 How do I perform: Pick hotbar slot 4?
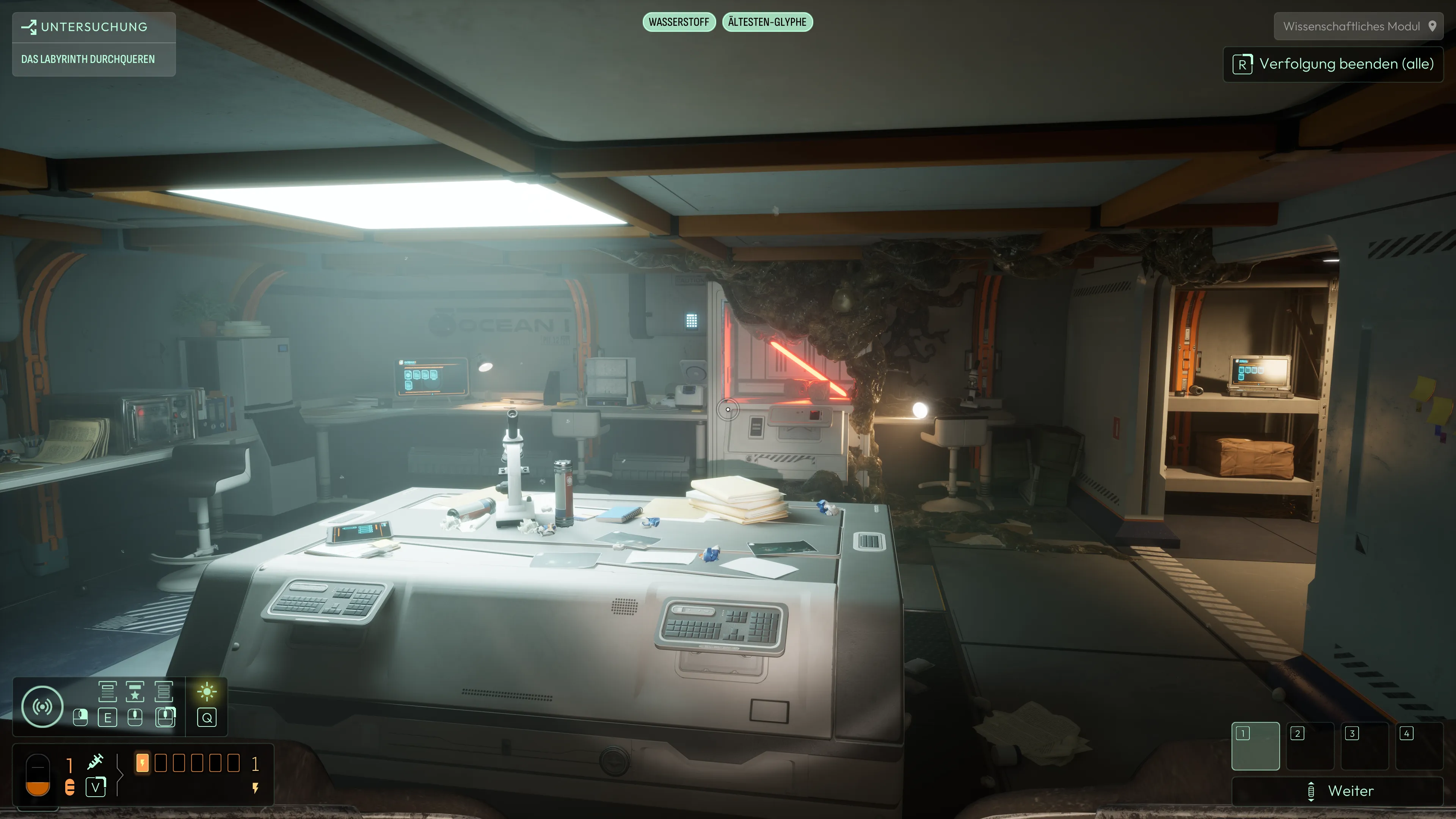click(1419, 745)
